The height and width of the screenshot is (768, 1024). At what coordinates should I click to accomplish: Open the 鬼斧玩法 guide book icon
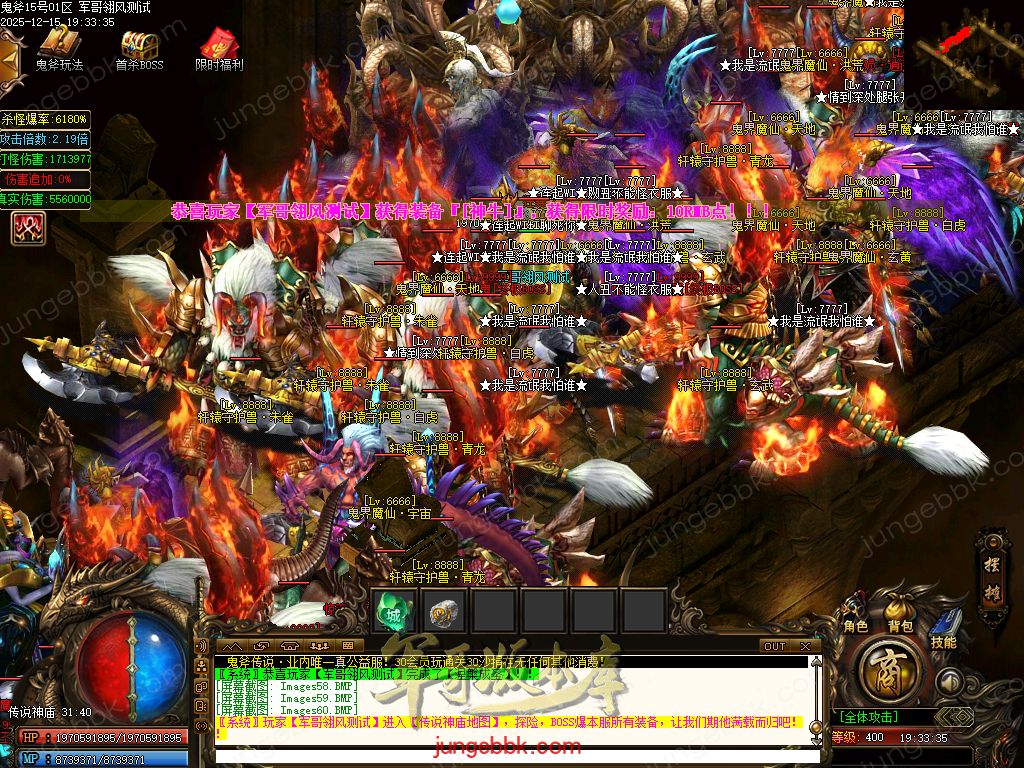pos(59,44)
